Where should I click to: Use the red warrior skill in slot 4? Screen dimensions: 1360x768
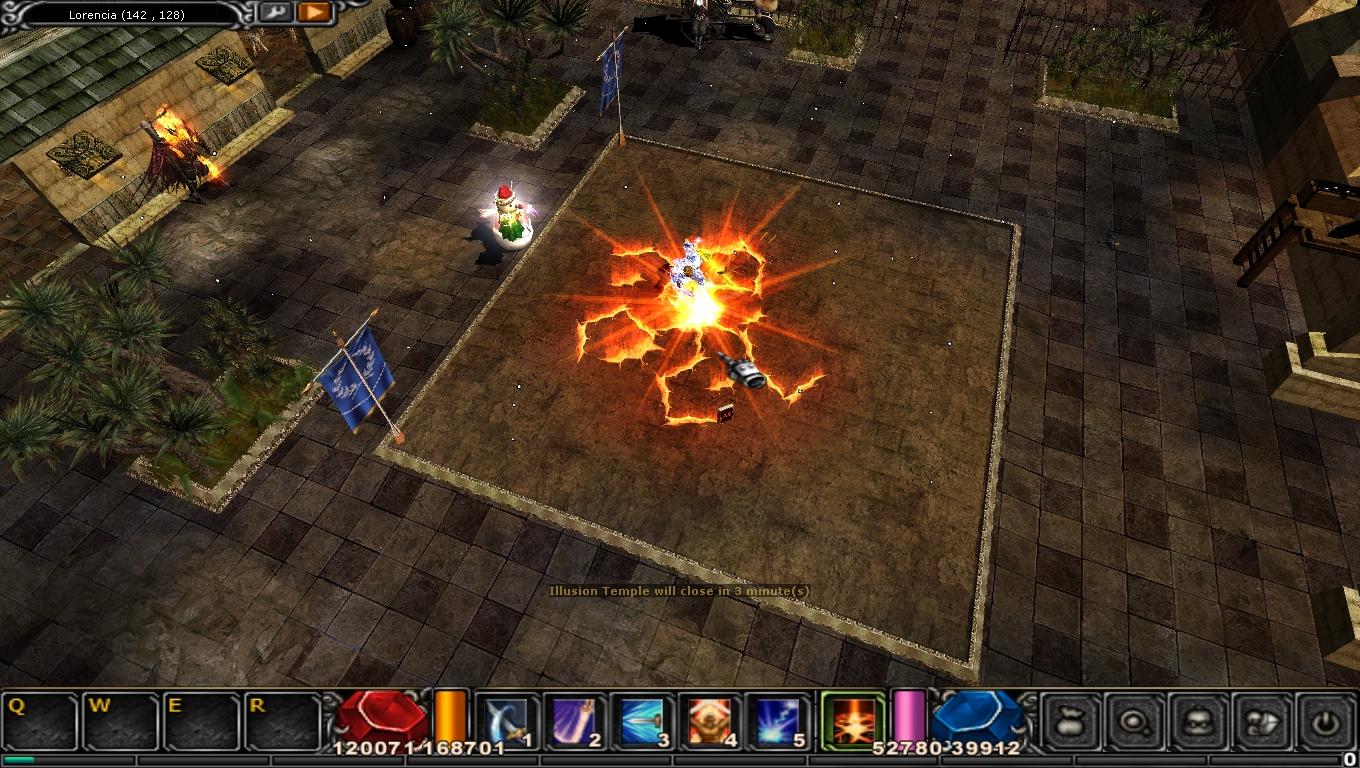tap(711, 721)
